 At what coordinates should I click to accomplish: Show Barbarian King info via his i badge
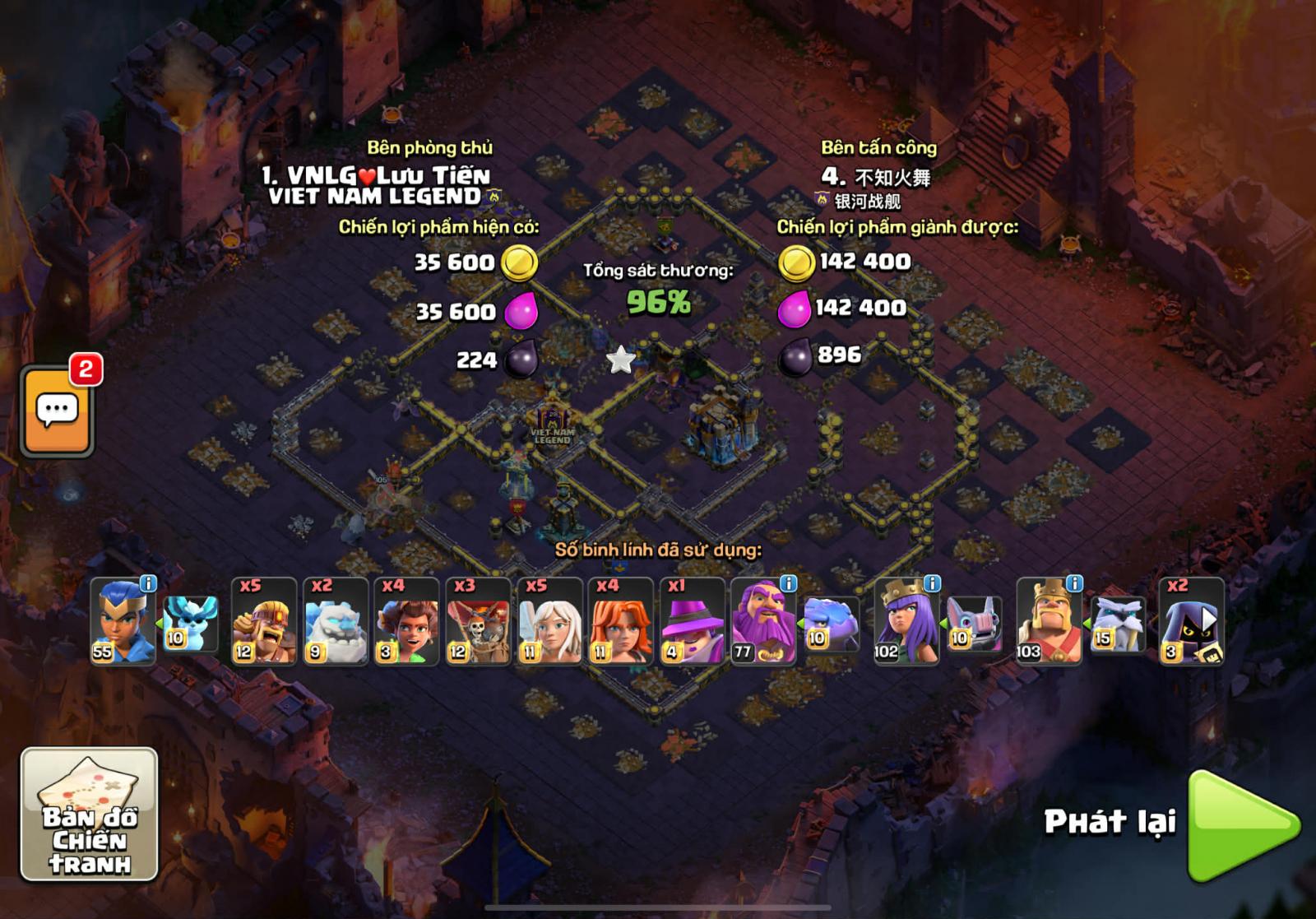tap(1074, 583)
